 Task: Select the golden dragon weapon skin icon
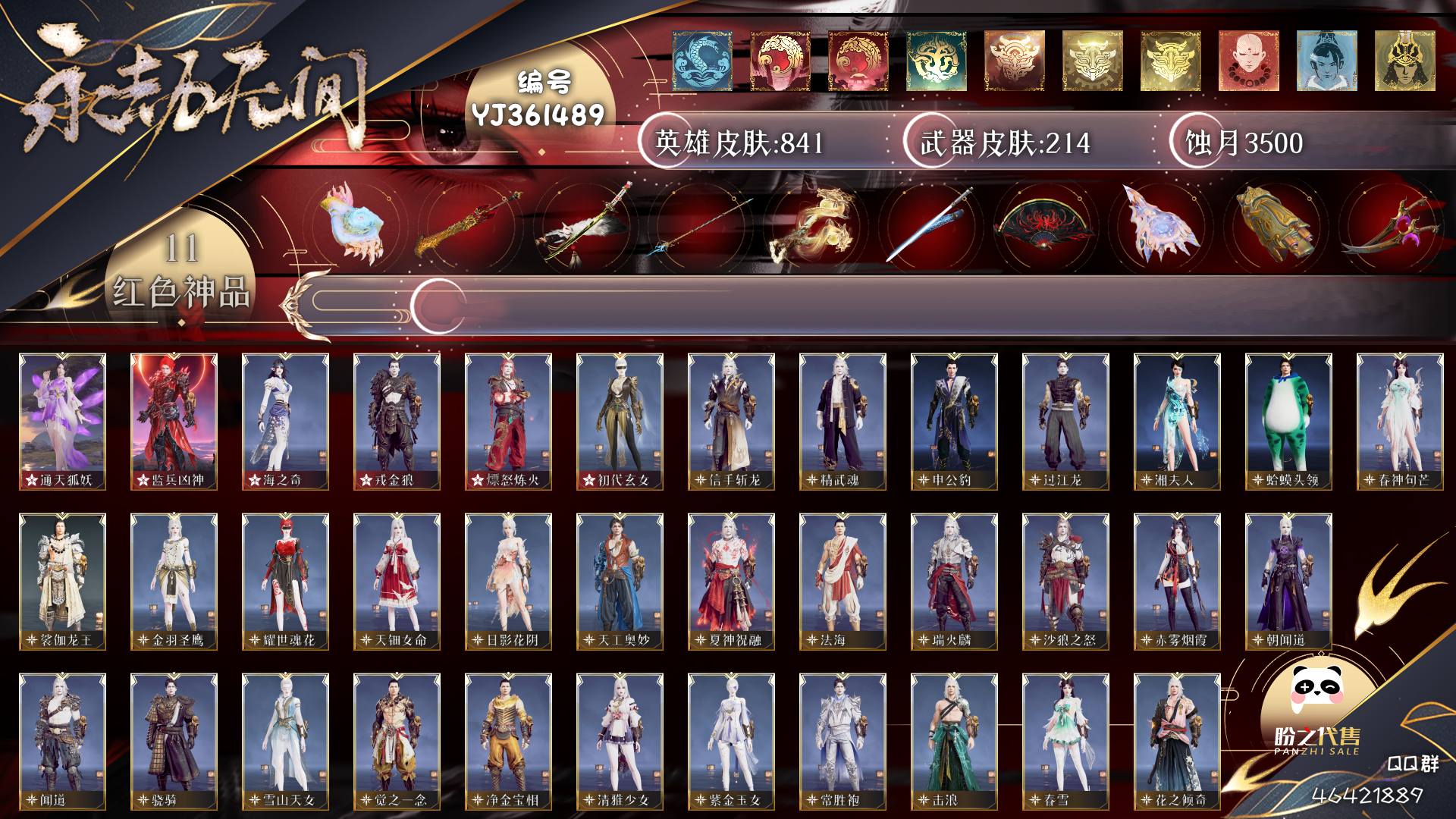[813, 225]
